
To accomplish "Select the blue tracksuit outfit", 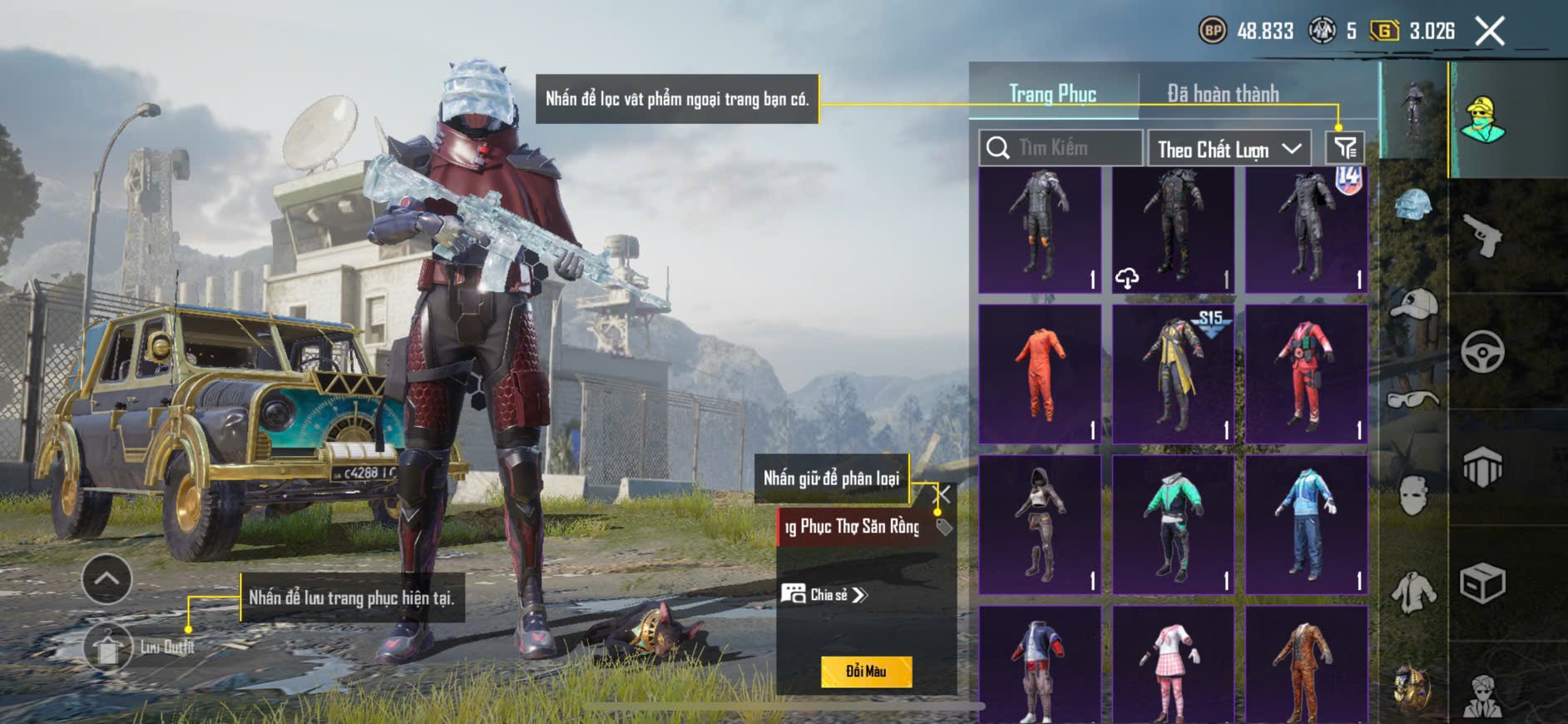I will (x=1306, y=524).
